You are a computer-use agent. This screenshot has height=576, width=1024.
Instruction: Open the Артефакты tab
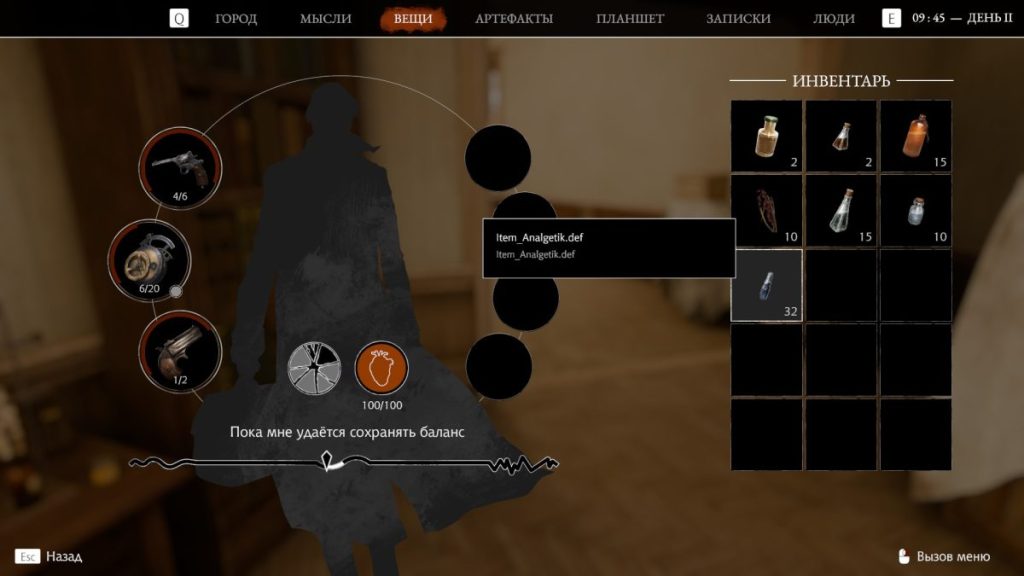point(514,19)
